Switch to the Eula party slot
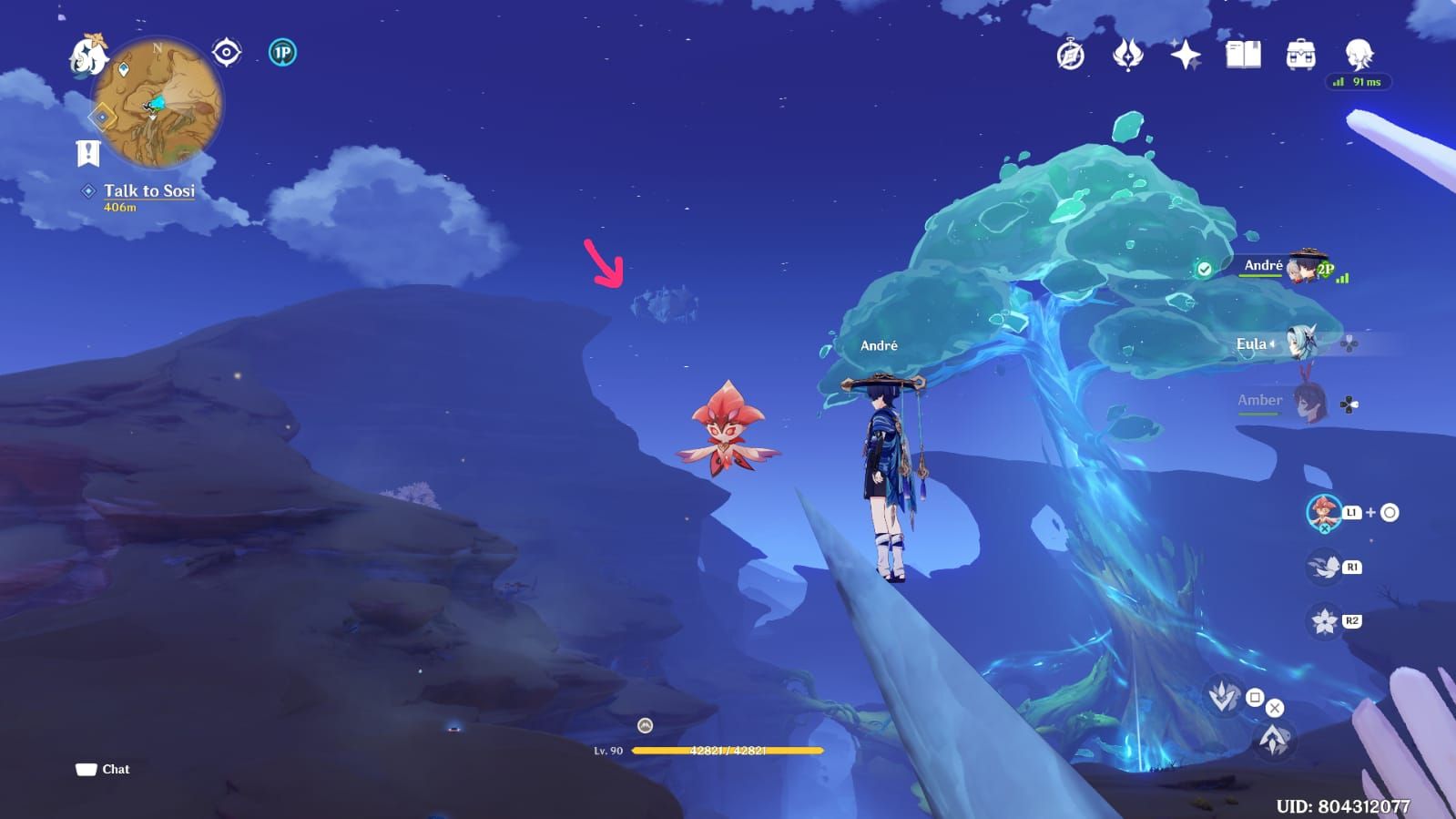The width and height of the screenshot is (1456, 819). click(x=1304, y=343)
